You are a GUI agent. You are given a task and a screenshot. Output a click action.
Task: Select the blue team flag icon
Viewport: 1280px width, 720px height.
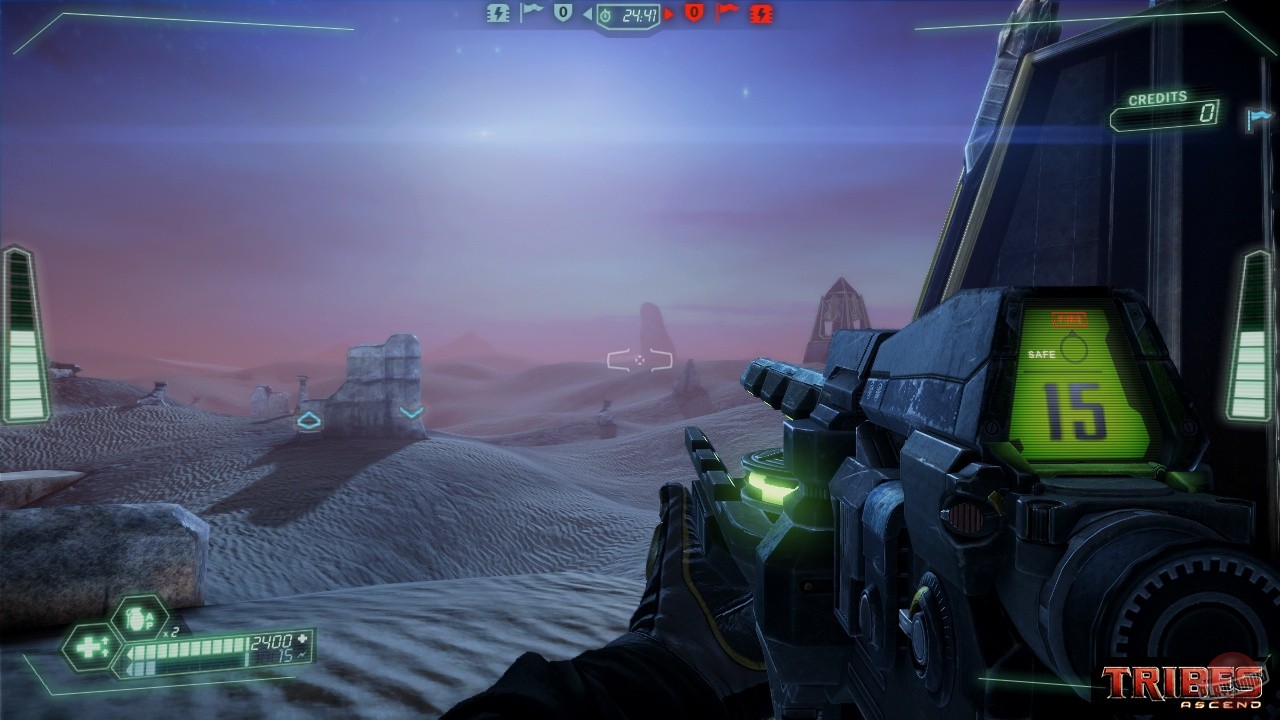coord(531,13)
